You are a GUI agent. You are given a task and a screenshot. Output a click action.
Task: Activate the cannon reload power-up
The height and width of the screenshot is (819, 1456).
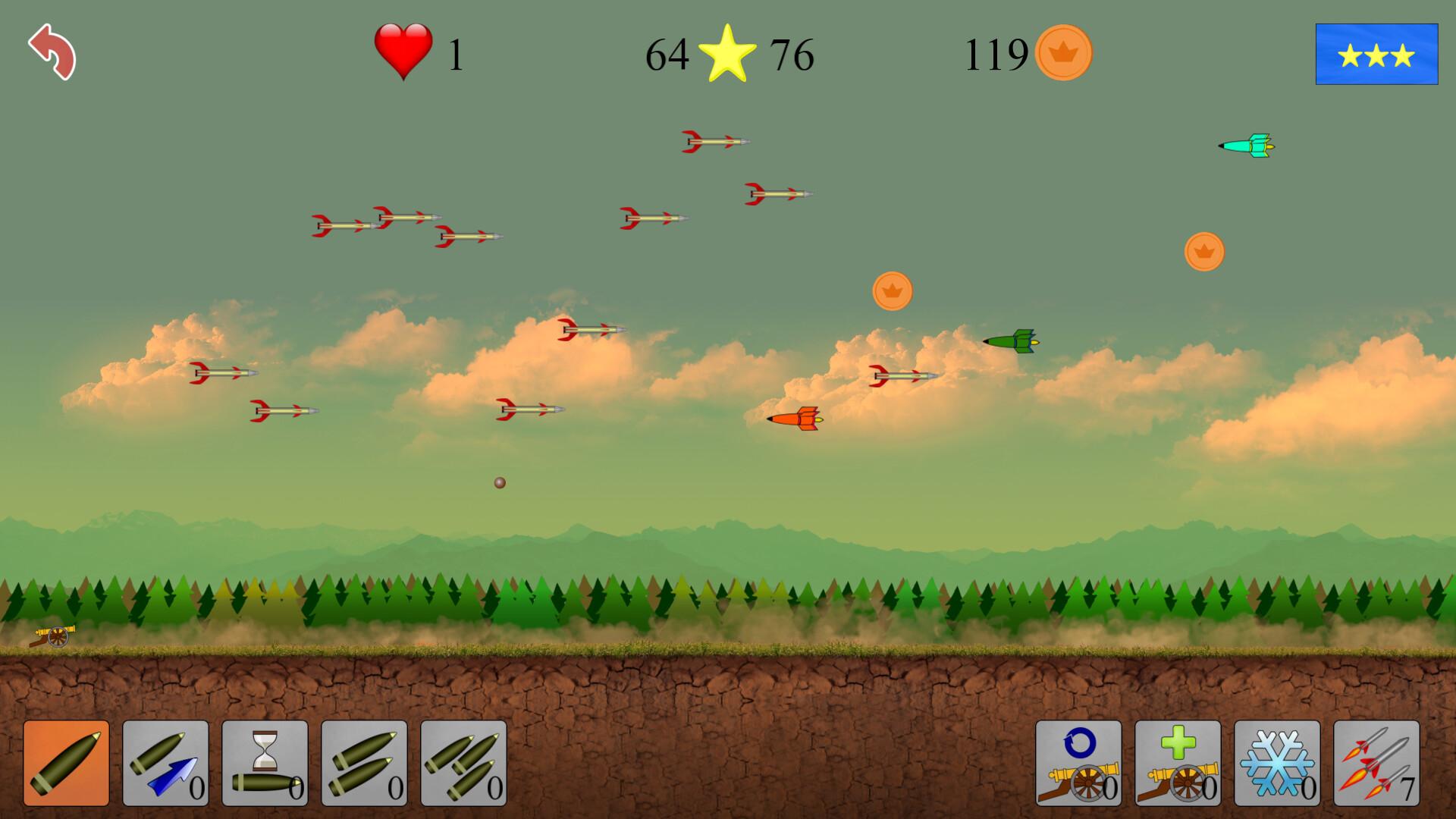click(1078, 762)
